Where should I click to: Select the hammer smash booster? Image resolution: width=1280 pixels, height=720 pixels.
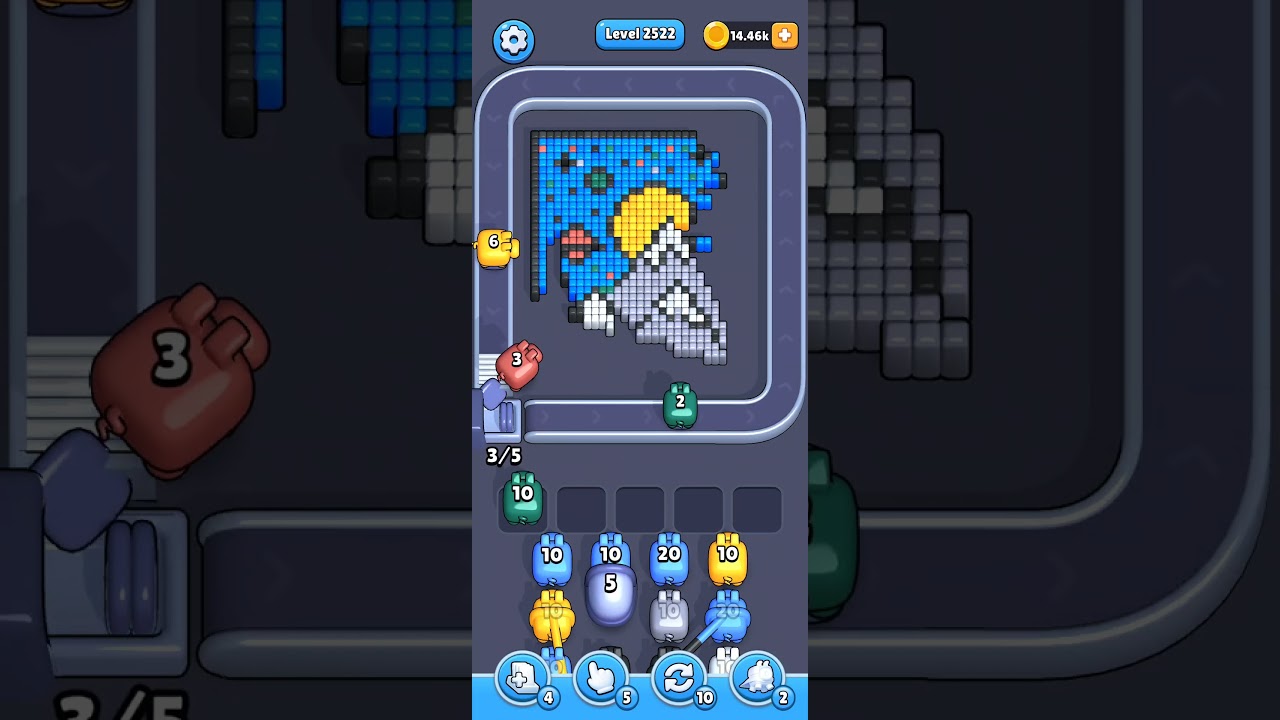click(757, 678)
